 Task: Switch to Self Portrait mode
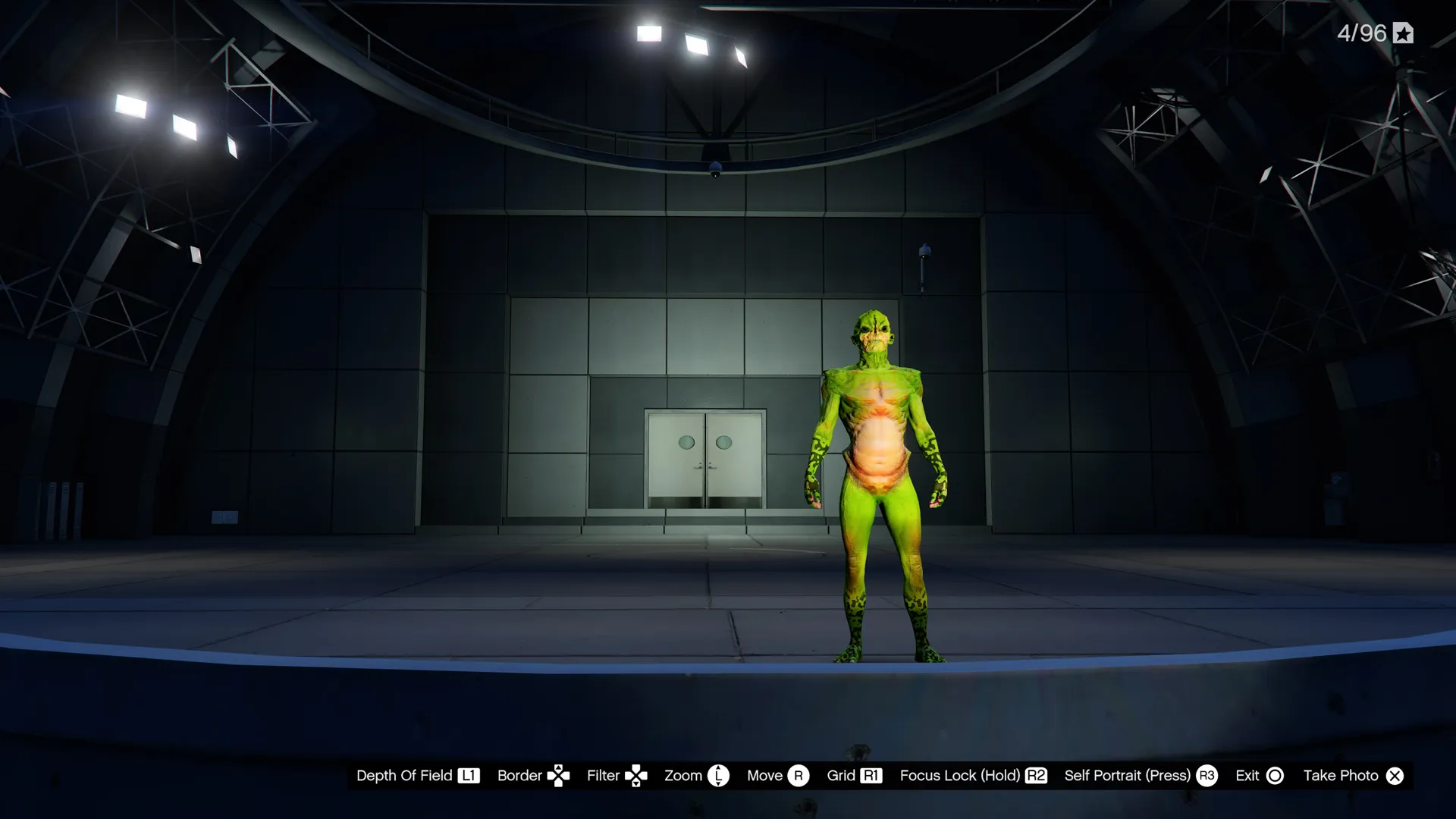tap(1140, 776)
